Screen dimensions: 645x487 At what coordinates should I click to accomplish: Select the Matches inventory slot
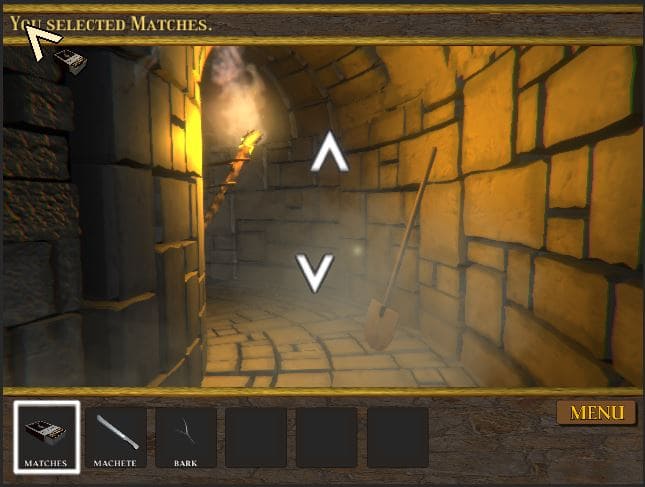click(x=46, y=437)
